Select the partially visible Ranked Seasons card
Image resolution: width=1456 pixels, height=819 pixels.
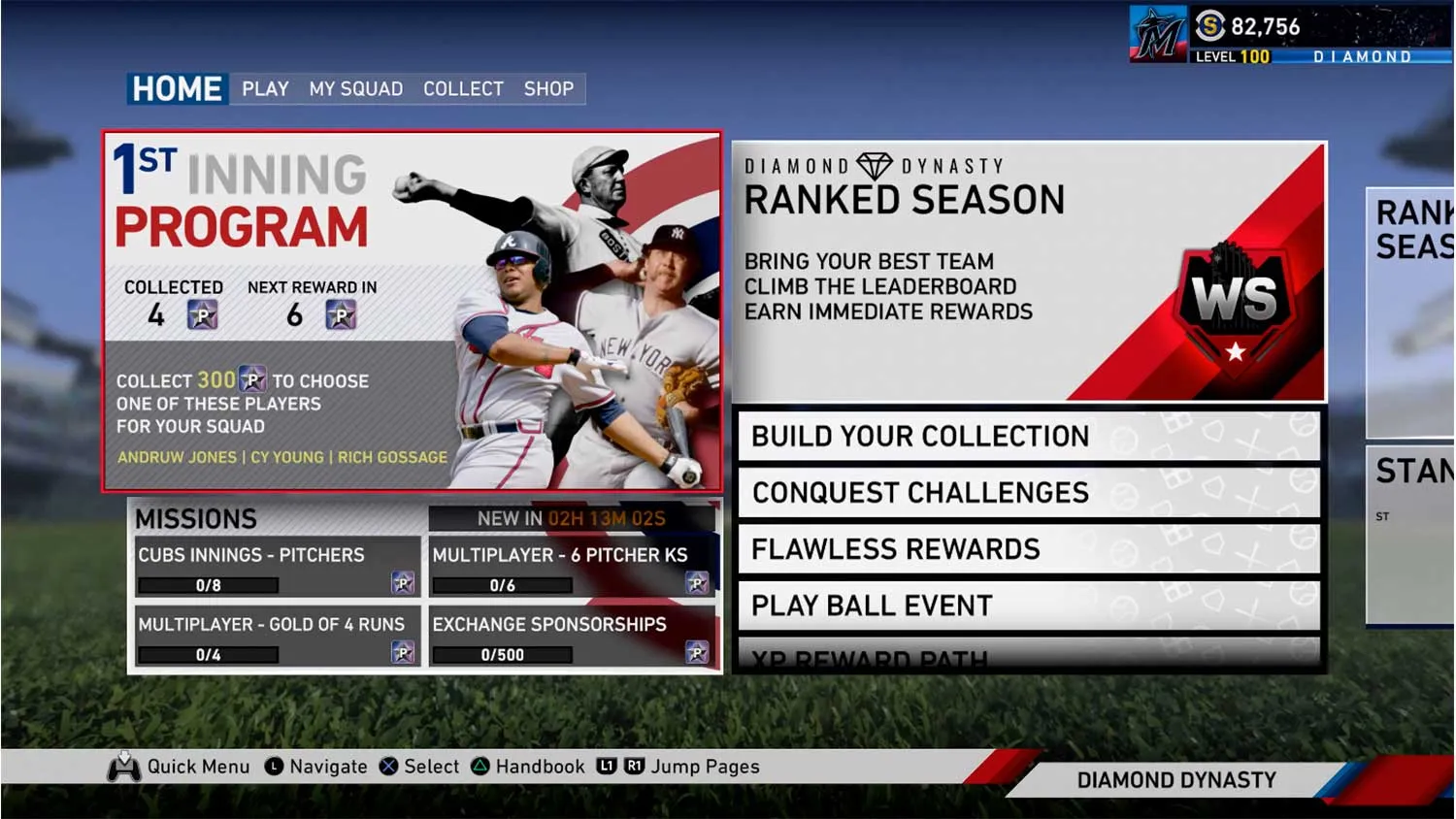pyautogui.click(x=1410, y=312)
